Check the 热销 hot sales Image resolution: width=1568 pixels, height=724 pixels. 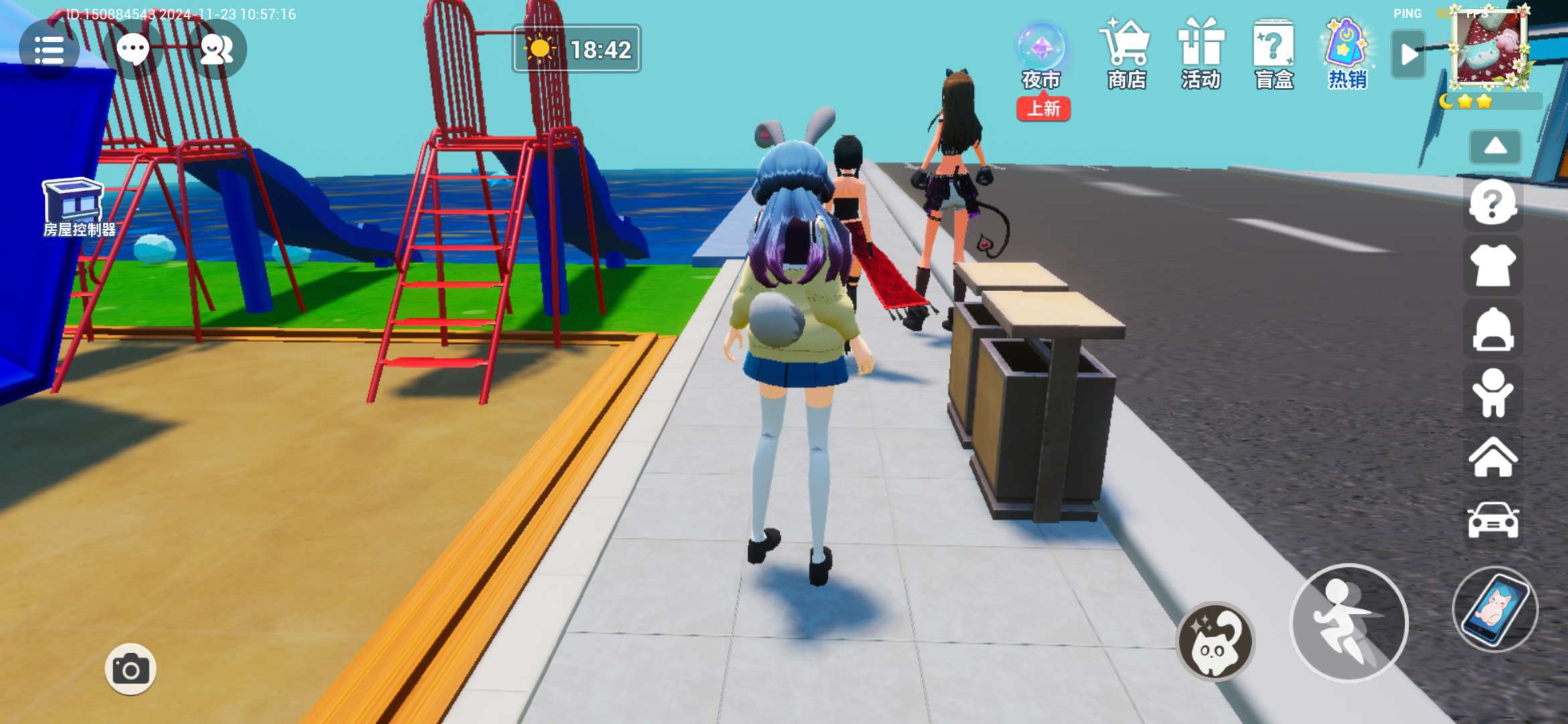[x=1348, y=55]
